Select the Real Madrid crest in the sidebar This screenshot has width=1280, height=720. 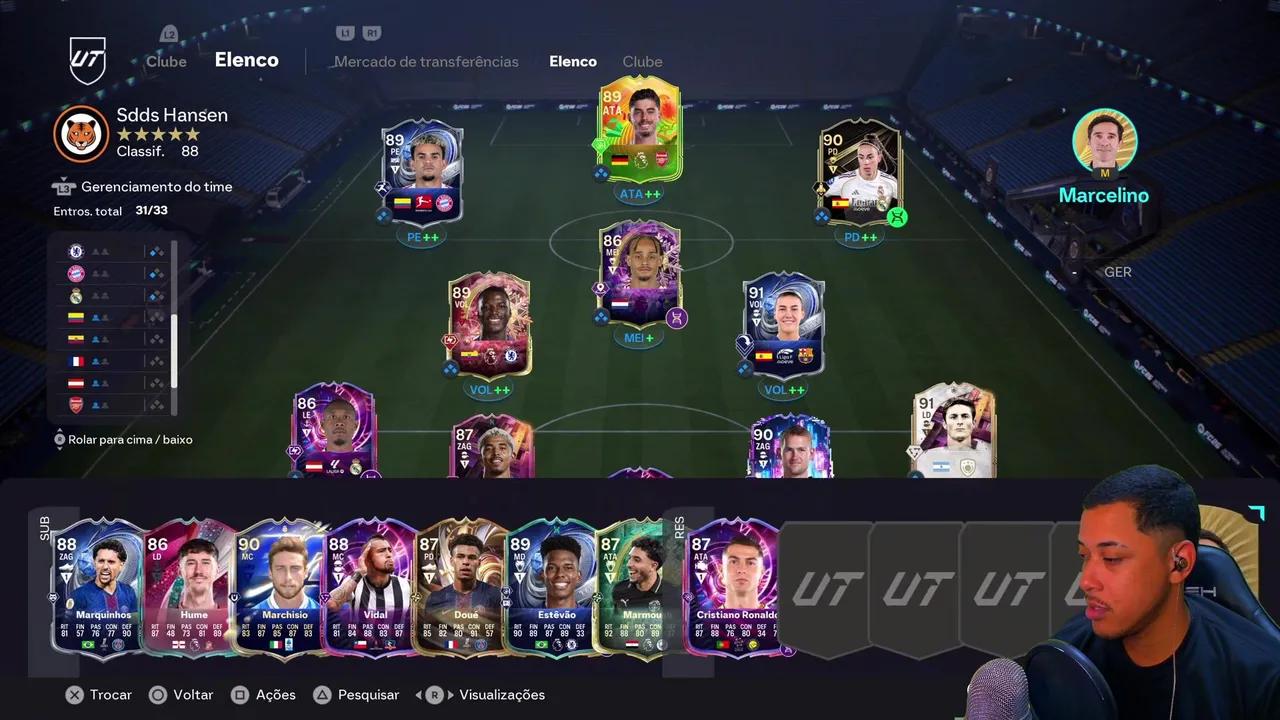pos(76,295)
